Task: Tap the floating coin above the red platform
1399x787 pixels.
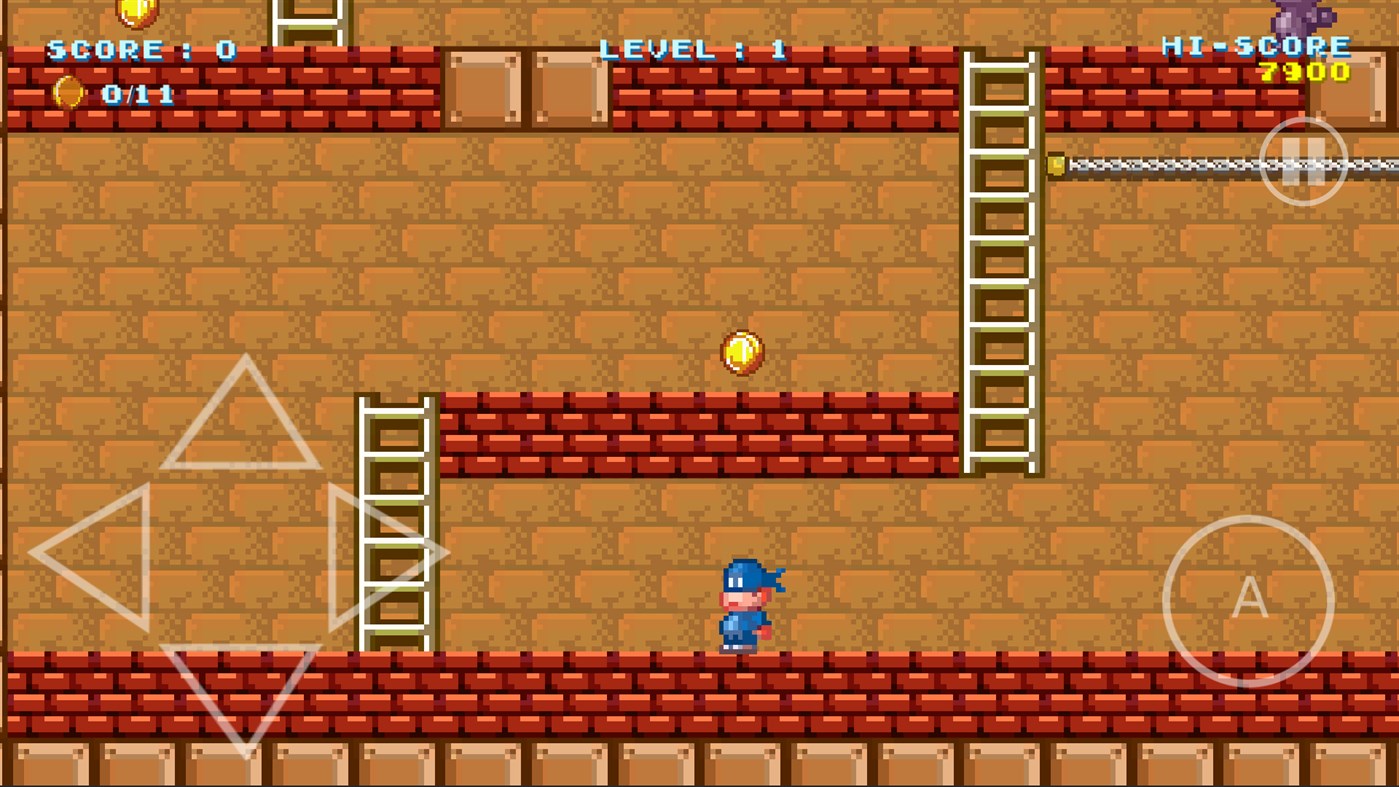Action: (x=741, y=352)
